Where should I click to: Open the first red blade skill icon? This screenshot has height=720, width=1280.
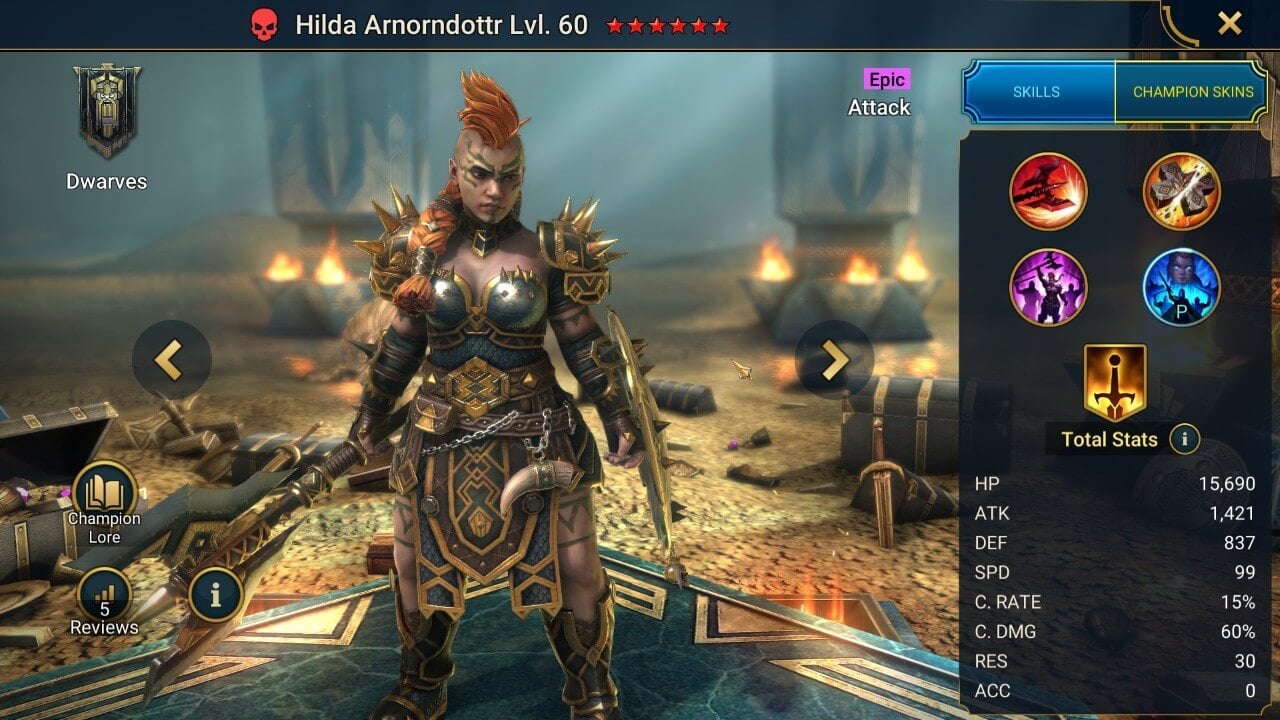1050,191
